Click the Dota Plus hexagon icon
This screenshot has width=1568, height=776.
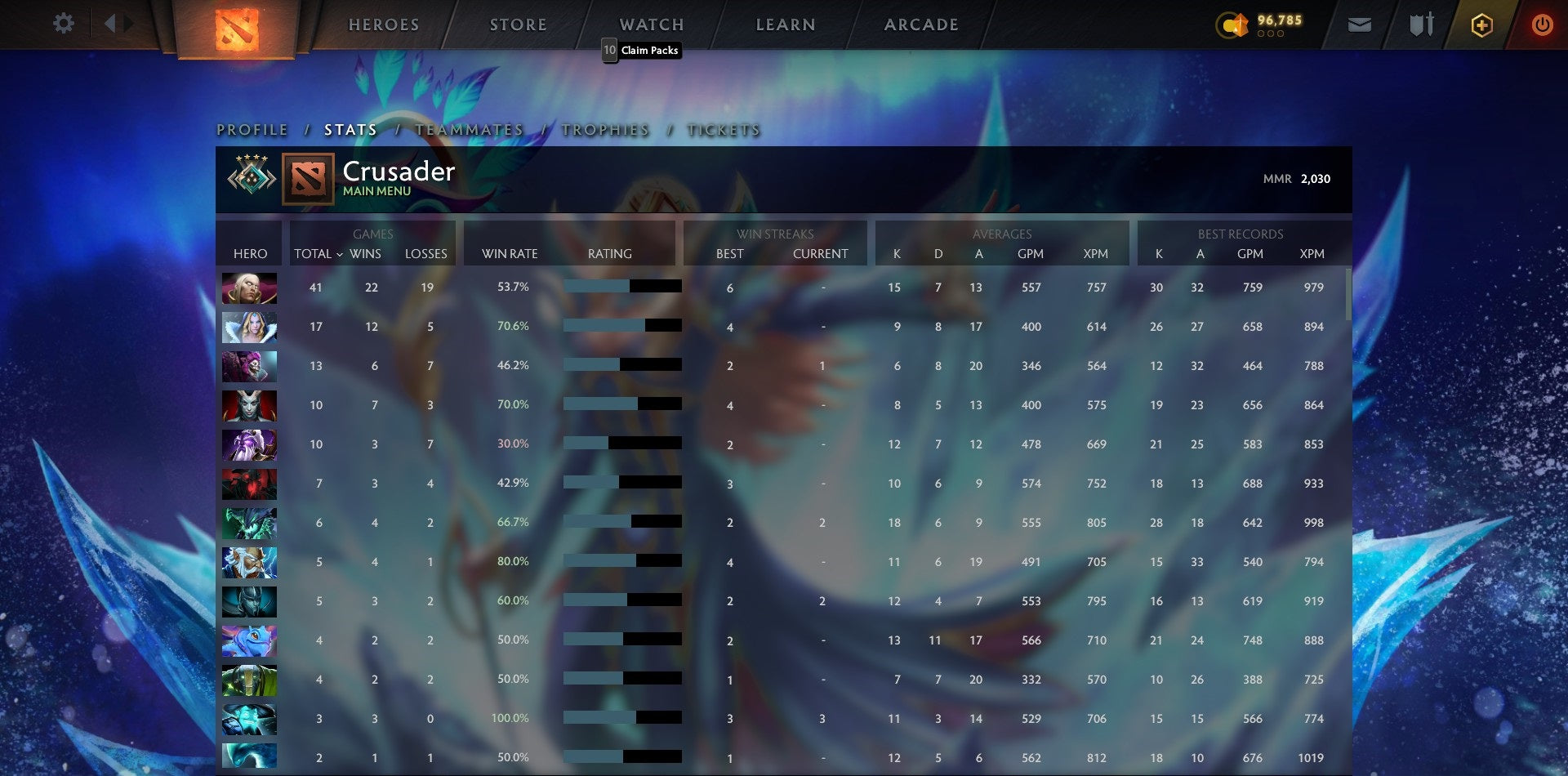point(1481,25)
